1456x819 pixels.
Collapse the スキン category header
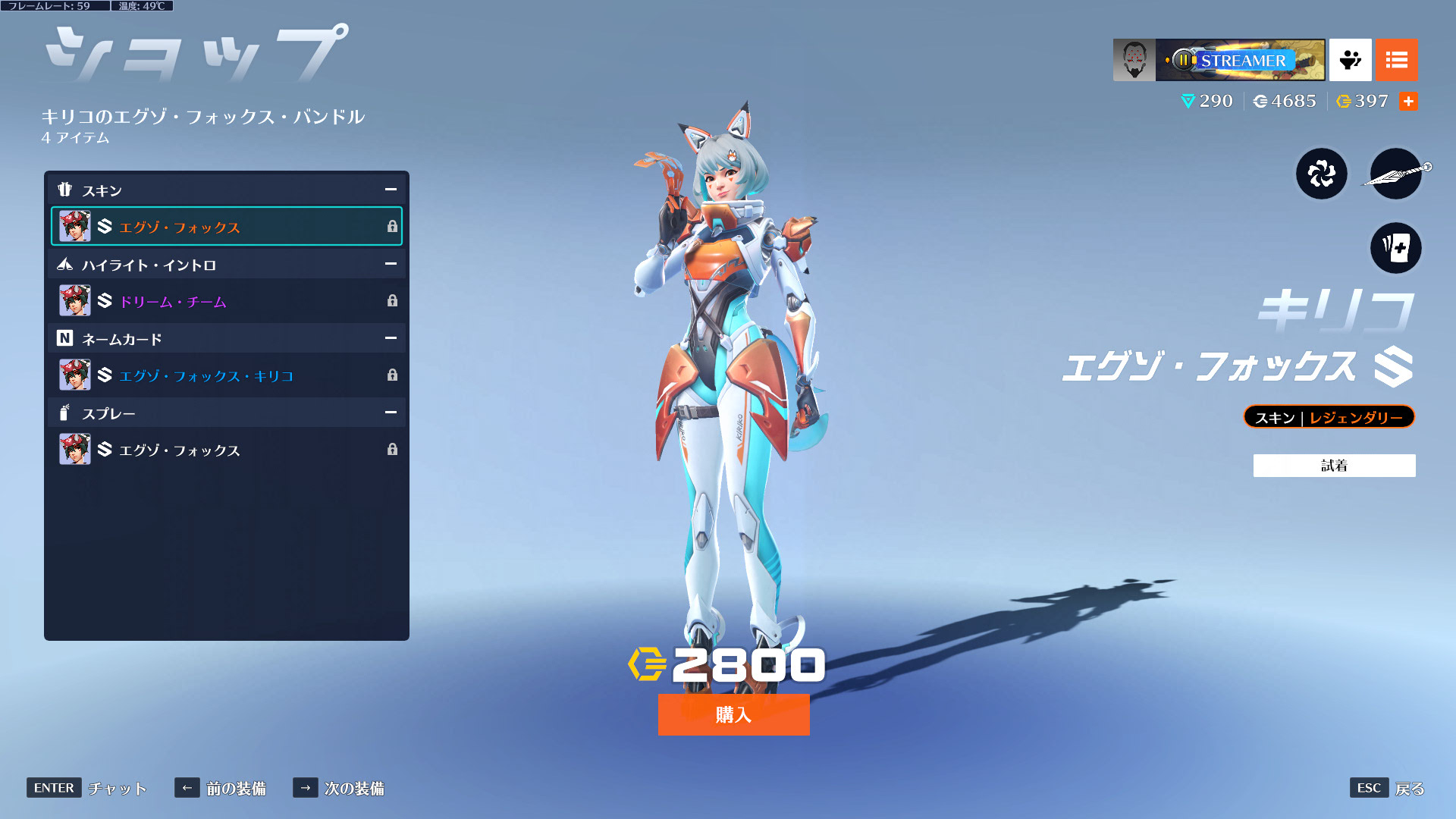pyautogui.click(x=391, y=190)
